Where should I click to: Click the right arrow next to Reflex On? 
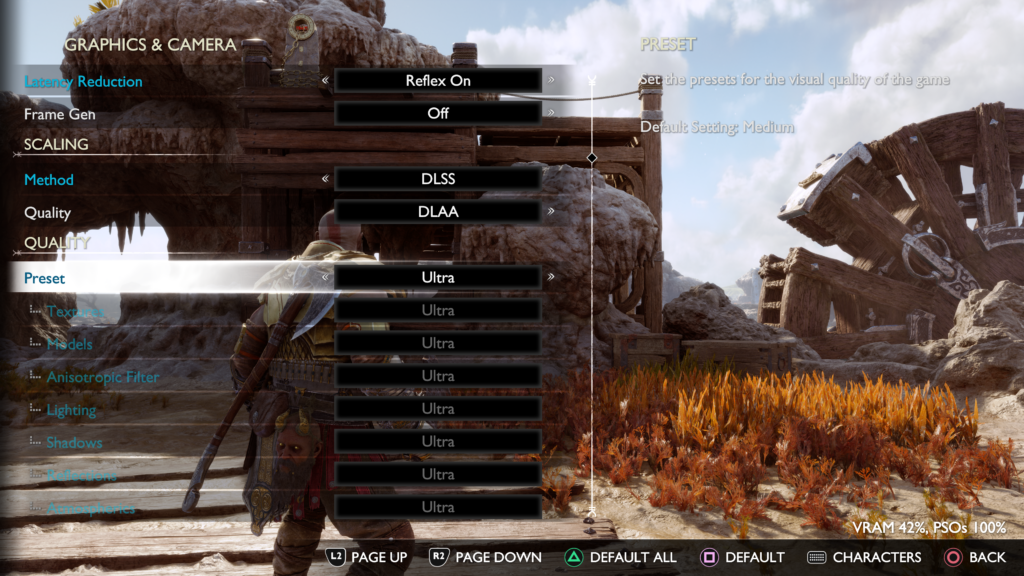[x=551, y=81]
